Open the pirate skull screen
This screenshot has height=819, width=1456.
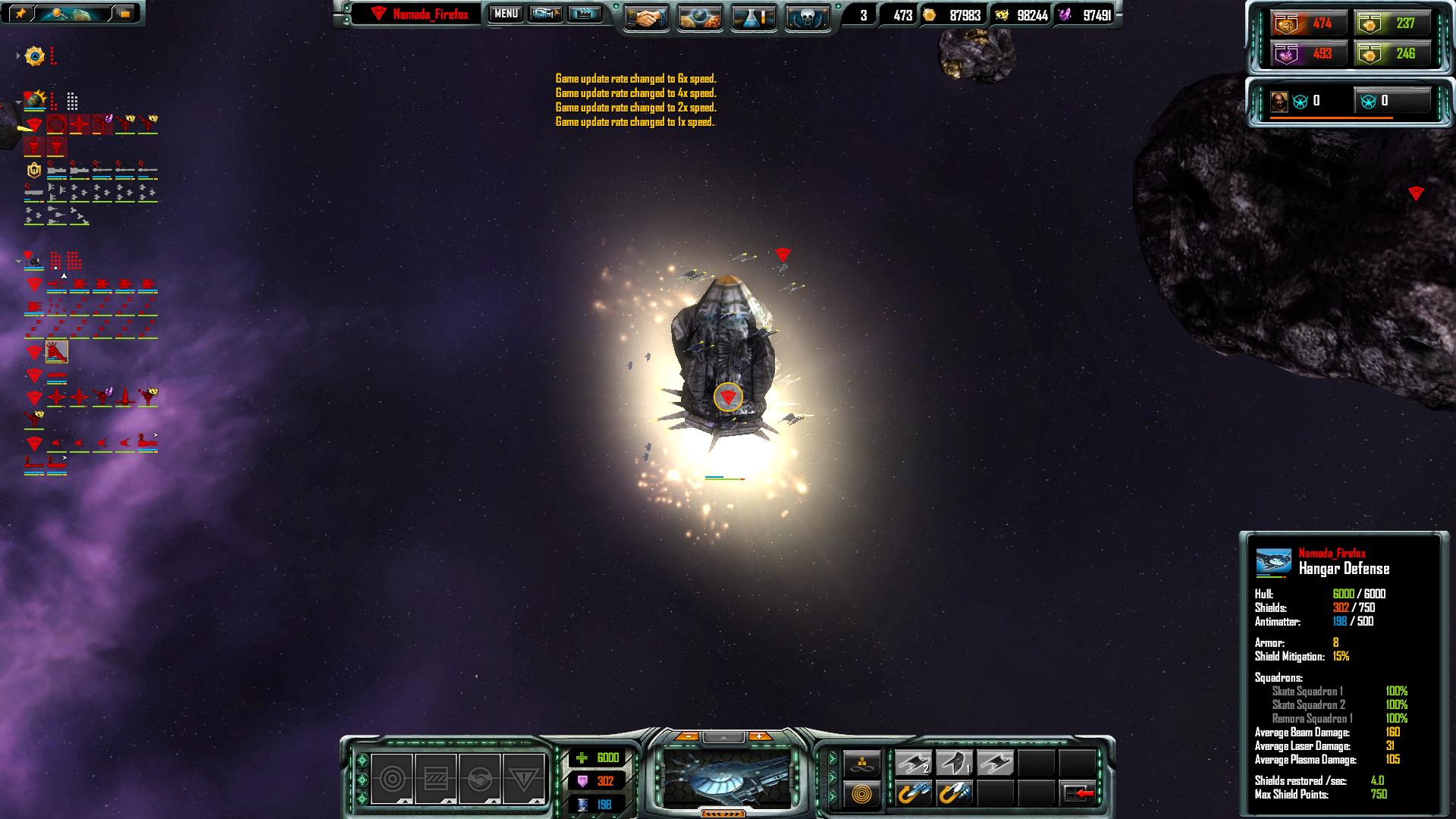click(x=807, y=17)
